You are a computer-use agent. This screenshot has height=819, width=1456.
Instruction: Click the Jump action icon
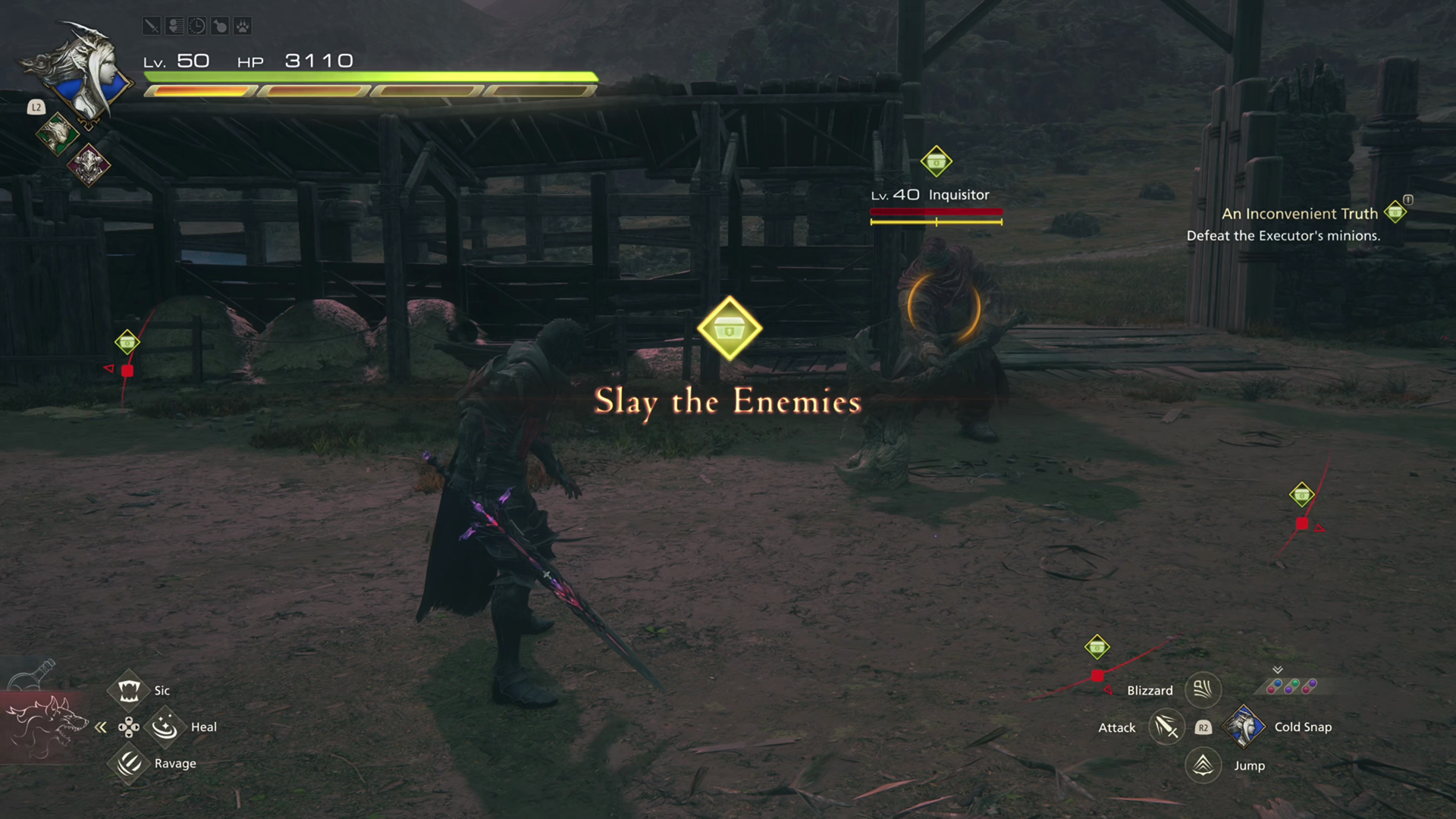[1203, 765]
